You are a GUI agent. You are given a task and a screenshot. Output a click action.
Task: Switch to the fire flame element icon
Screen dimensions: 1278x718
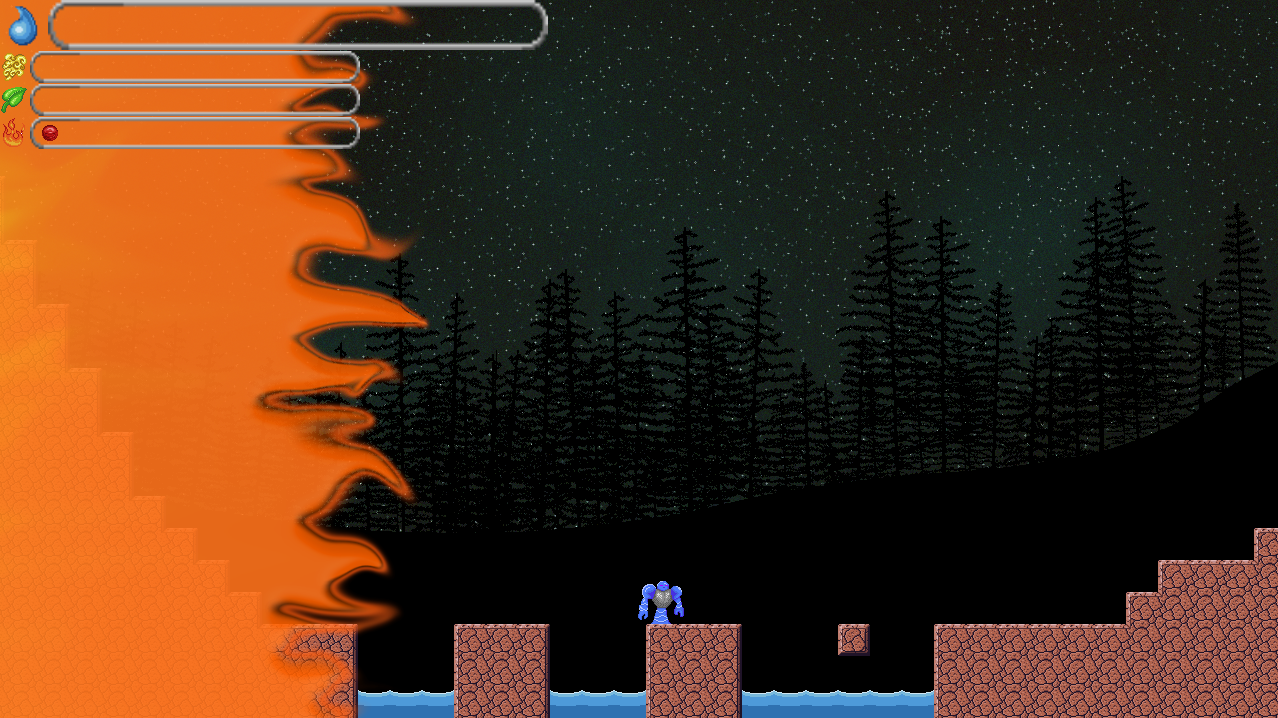pos(13,132)
